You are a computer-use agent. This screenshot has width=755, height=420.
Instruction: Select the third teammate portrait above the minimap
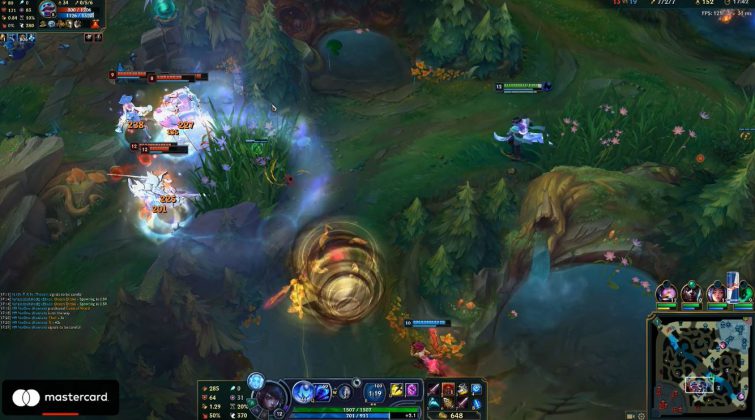[x=715, y=294]
